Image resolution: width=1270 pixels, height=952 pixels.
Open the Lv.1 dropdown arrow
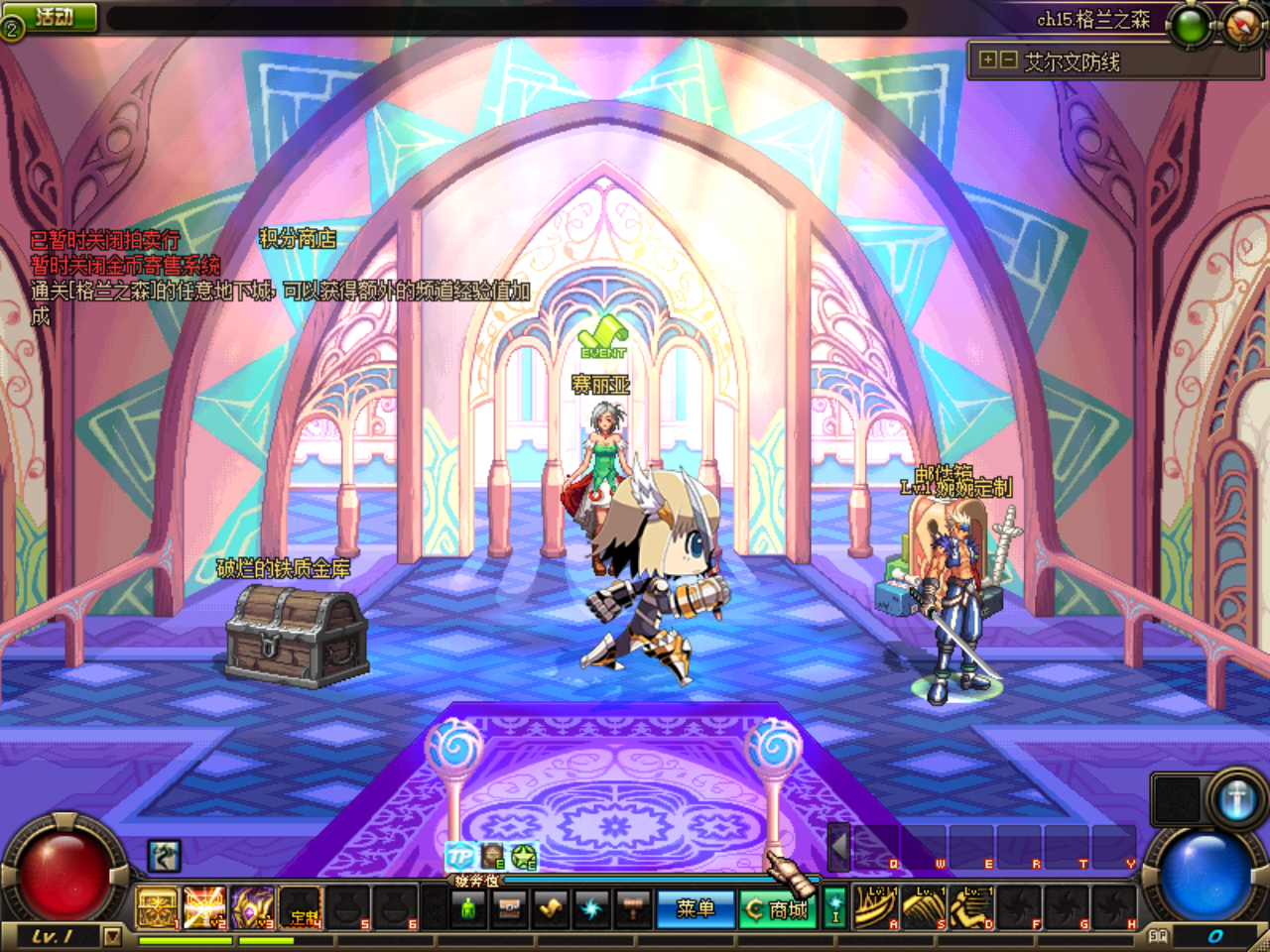click(x=111, y=936)
